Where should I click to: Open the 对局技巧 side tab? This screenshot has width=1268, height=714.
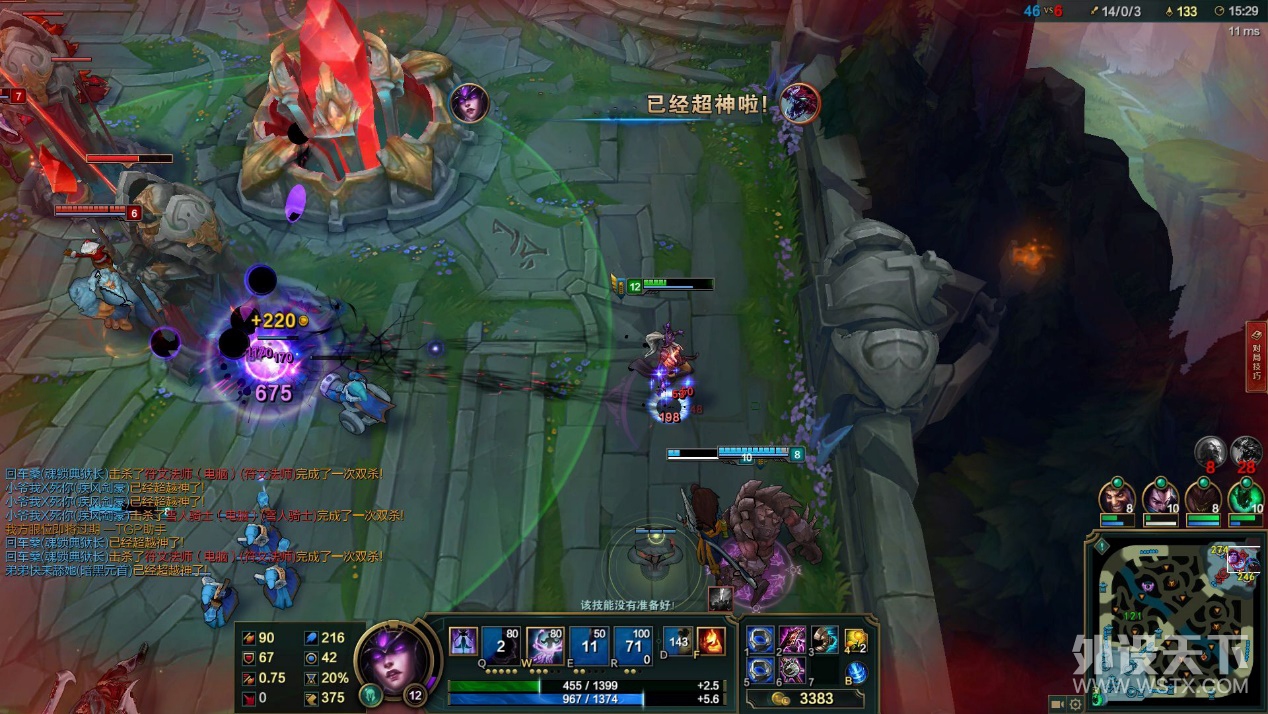(1256, 357)
